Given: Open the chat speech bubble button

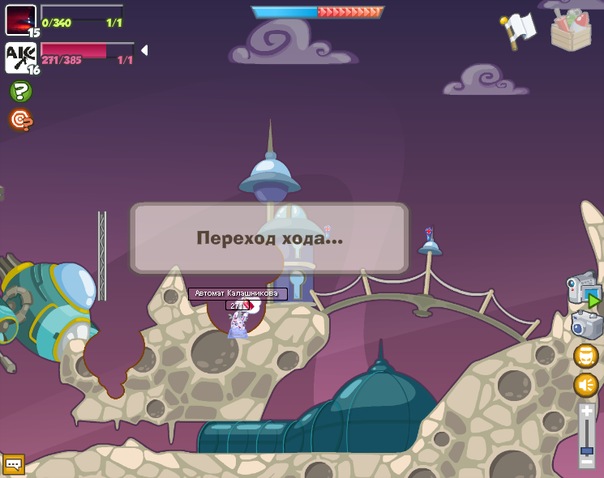Looking at the screenshot, I should click(13, 464).
